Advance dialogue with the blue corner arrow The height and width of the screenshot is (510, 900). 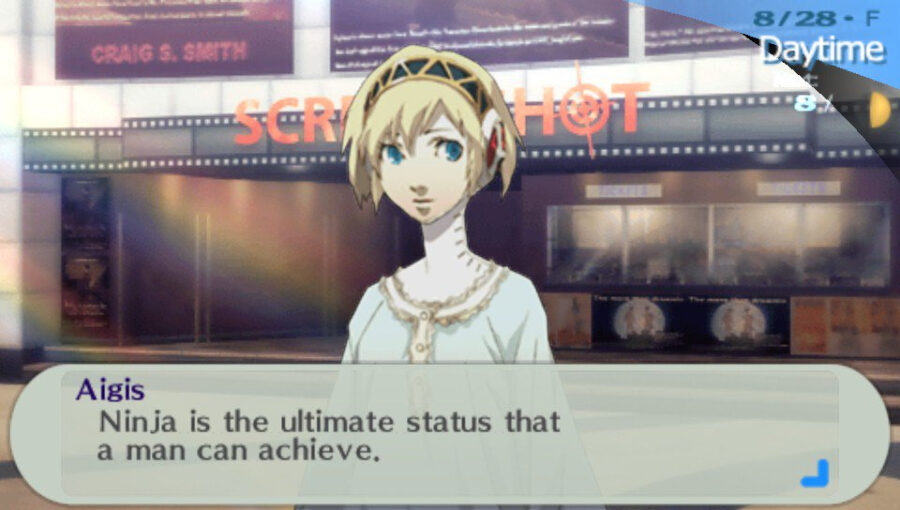pyautogui.click(x=816, y=472)
